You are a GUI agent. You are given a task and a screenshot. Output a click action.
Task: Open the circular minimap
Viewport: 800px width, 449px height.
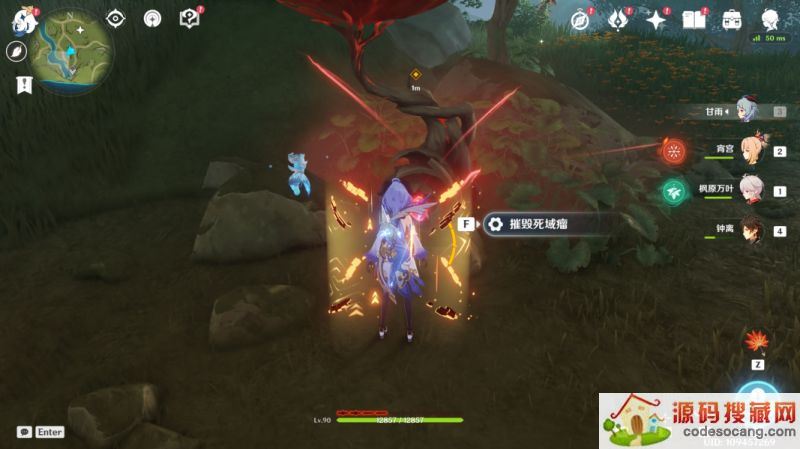pos(72,49)
